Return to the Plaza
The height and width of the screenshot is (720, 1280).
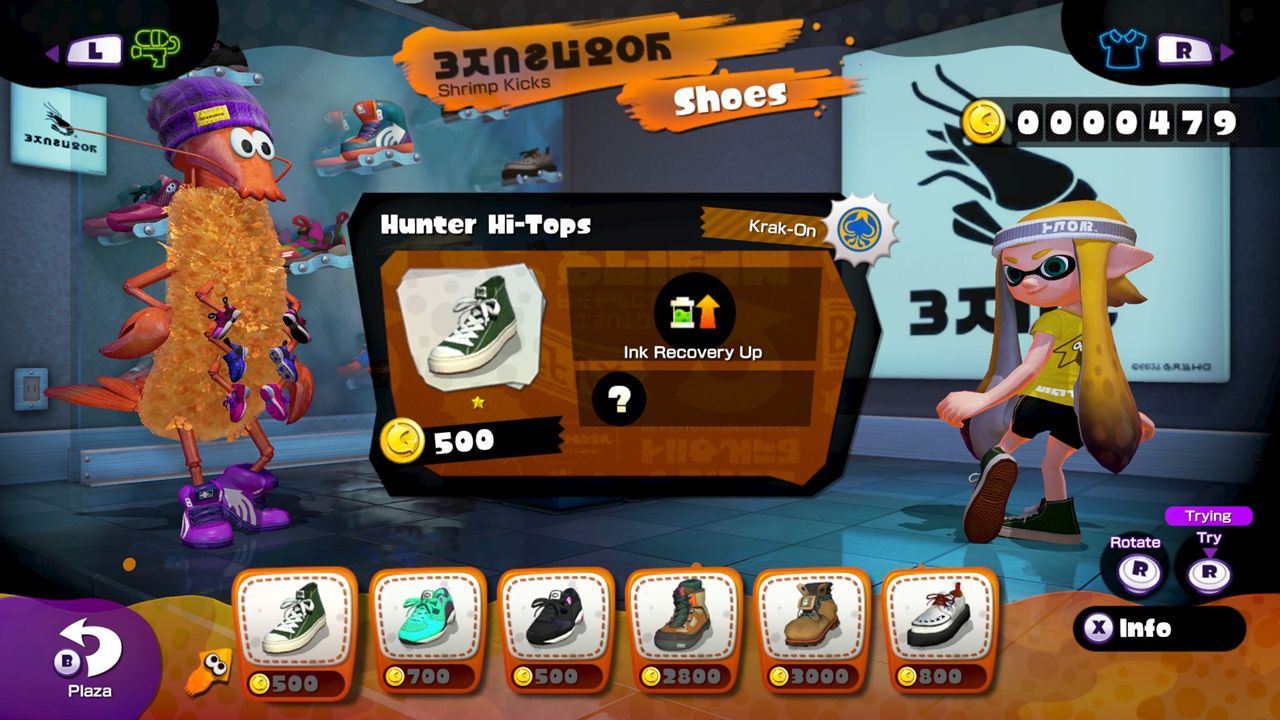pyautogui.click(x=88, y=656)
